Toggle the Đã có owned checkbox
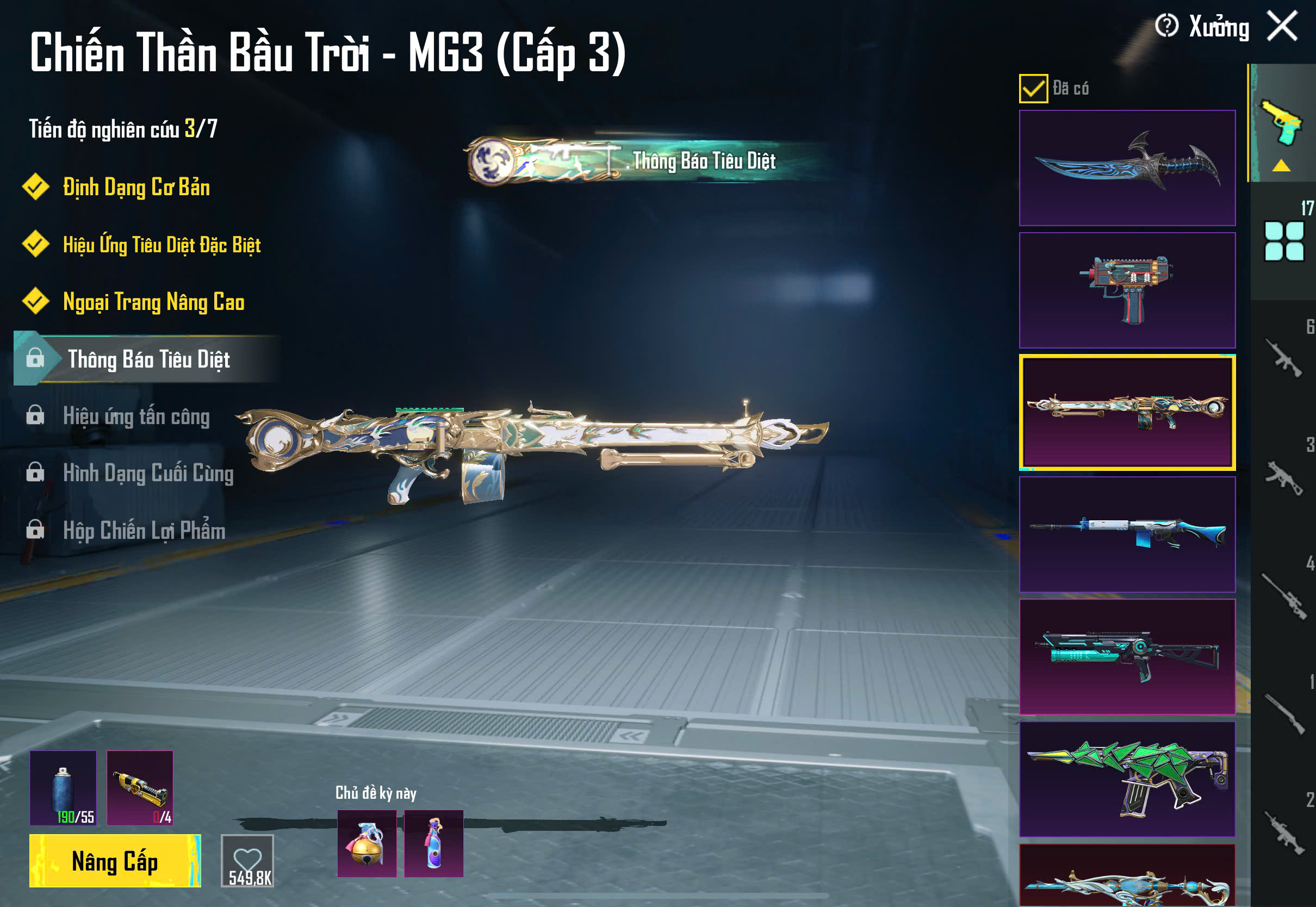Screen dimensions: 1316x907 point(1033,89)
